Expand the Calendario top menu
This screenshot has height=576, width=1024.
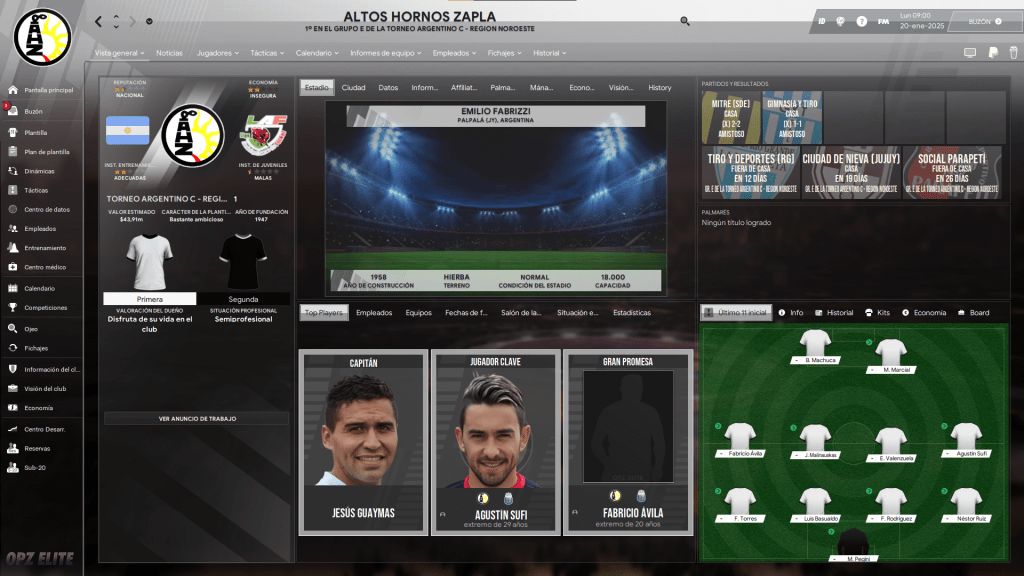316,52
